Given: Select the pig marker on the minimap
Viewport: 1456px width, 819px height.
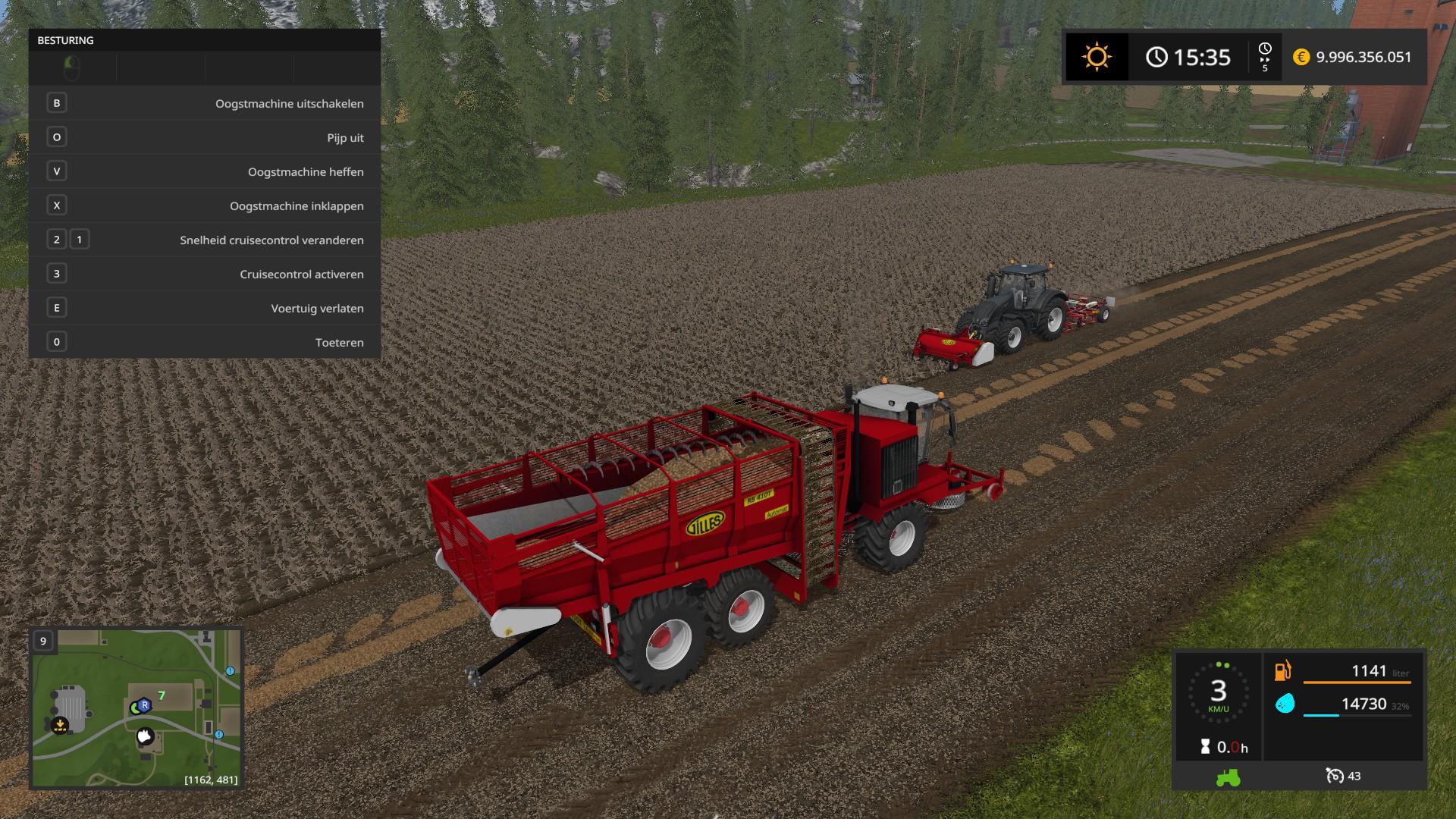Looking at the screenshot, I should tap(145, 736).
